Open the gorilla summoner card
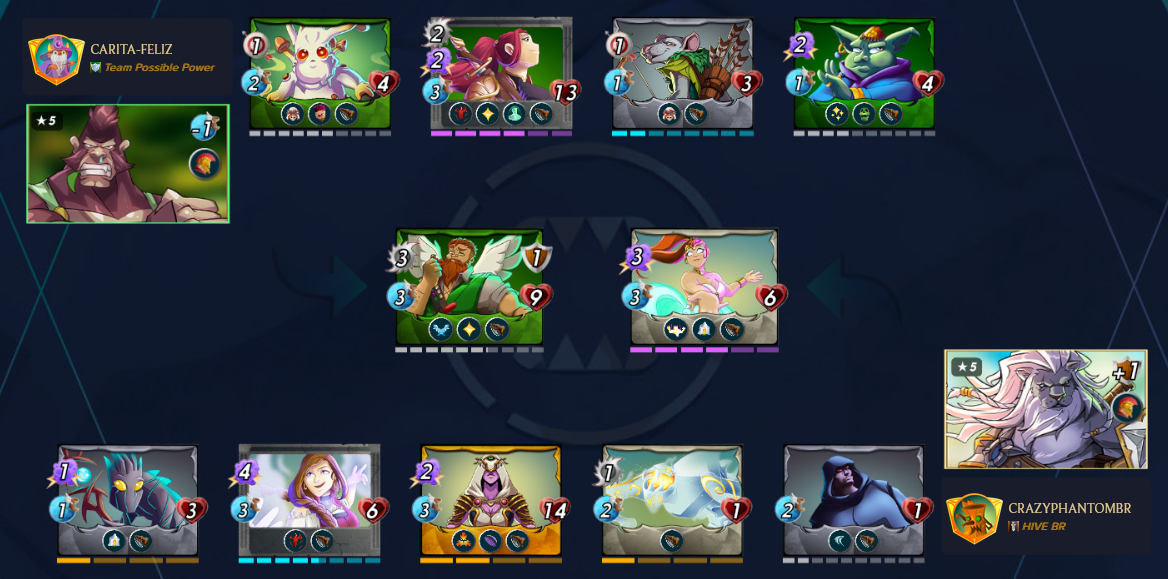The width and height of the screenshot is (1168, 579). pos(128,164)
